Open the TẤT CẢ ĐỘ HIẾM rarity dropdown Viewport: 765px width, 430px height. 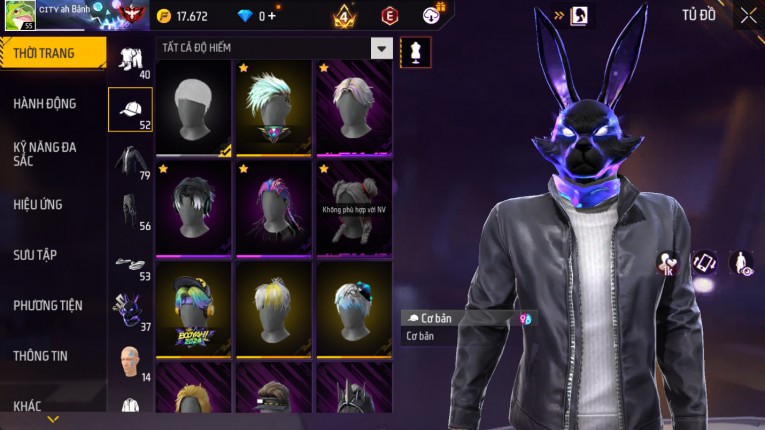pyautogui.click(x=381, y=48)
